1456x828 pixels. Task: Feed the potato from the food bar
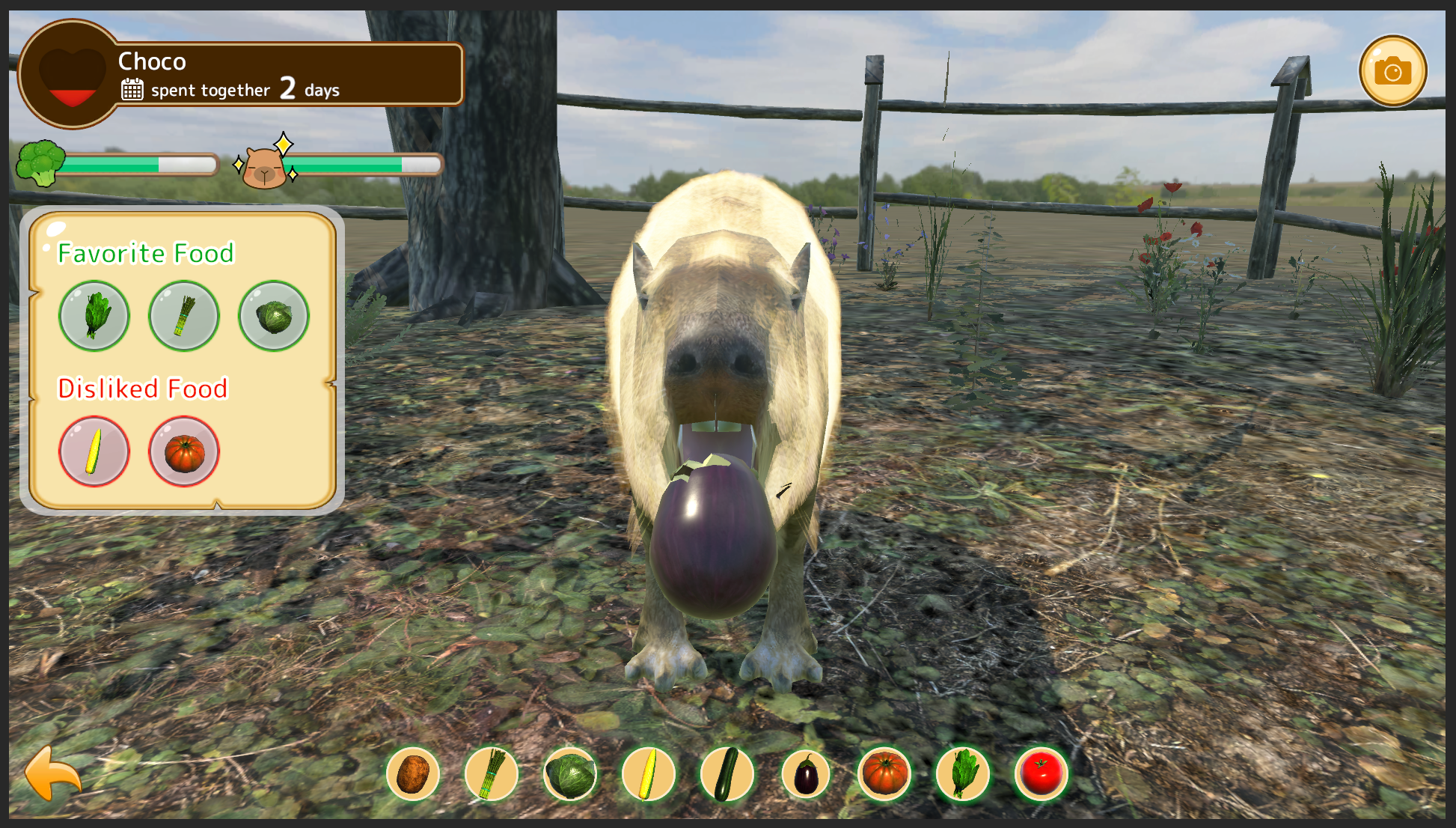413,774
